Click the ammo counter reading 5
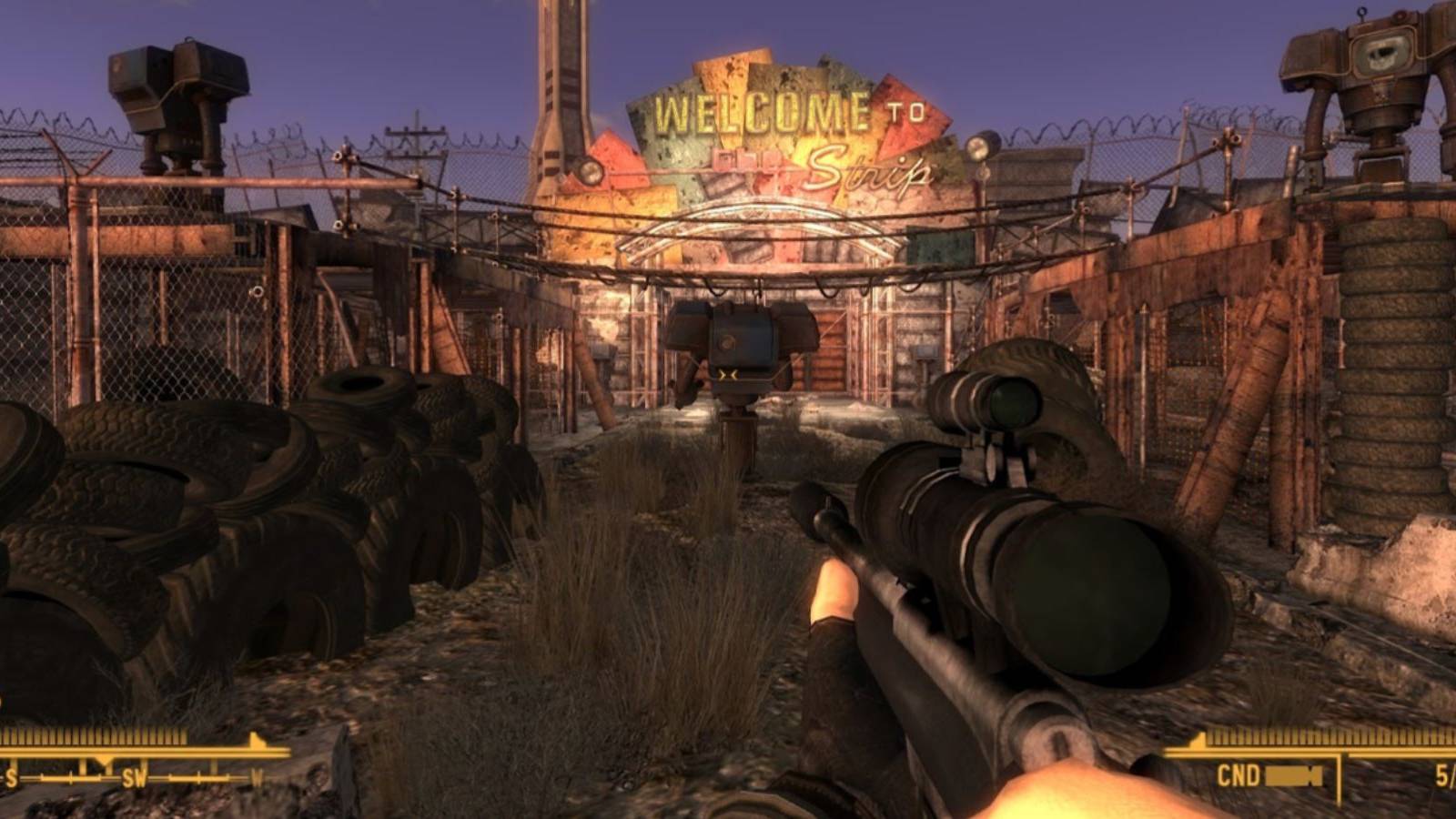This screenshot has height=819, width=1456. click(x=1445, y=773)
